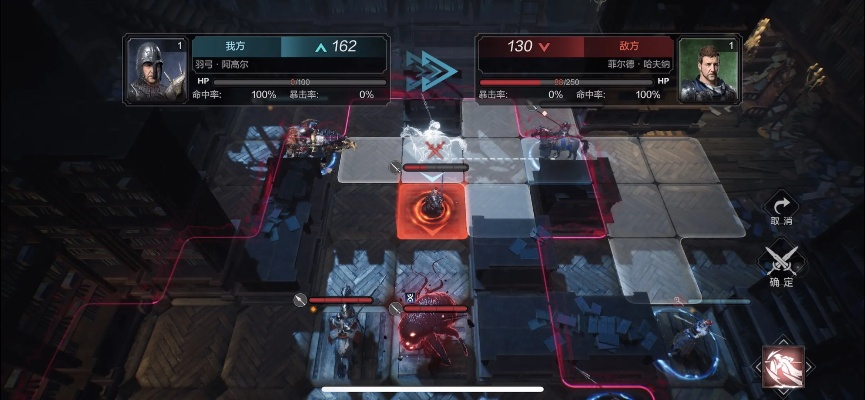Activate the red slash skill icon
865x400 pixels.
click(x=782, y=366)
